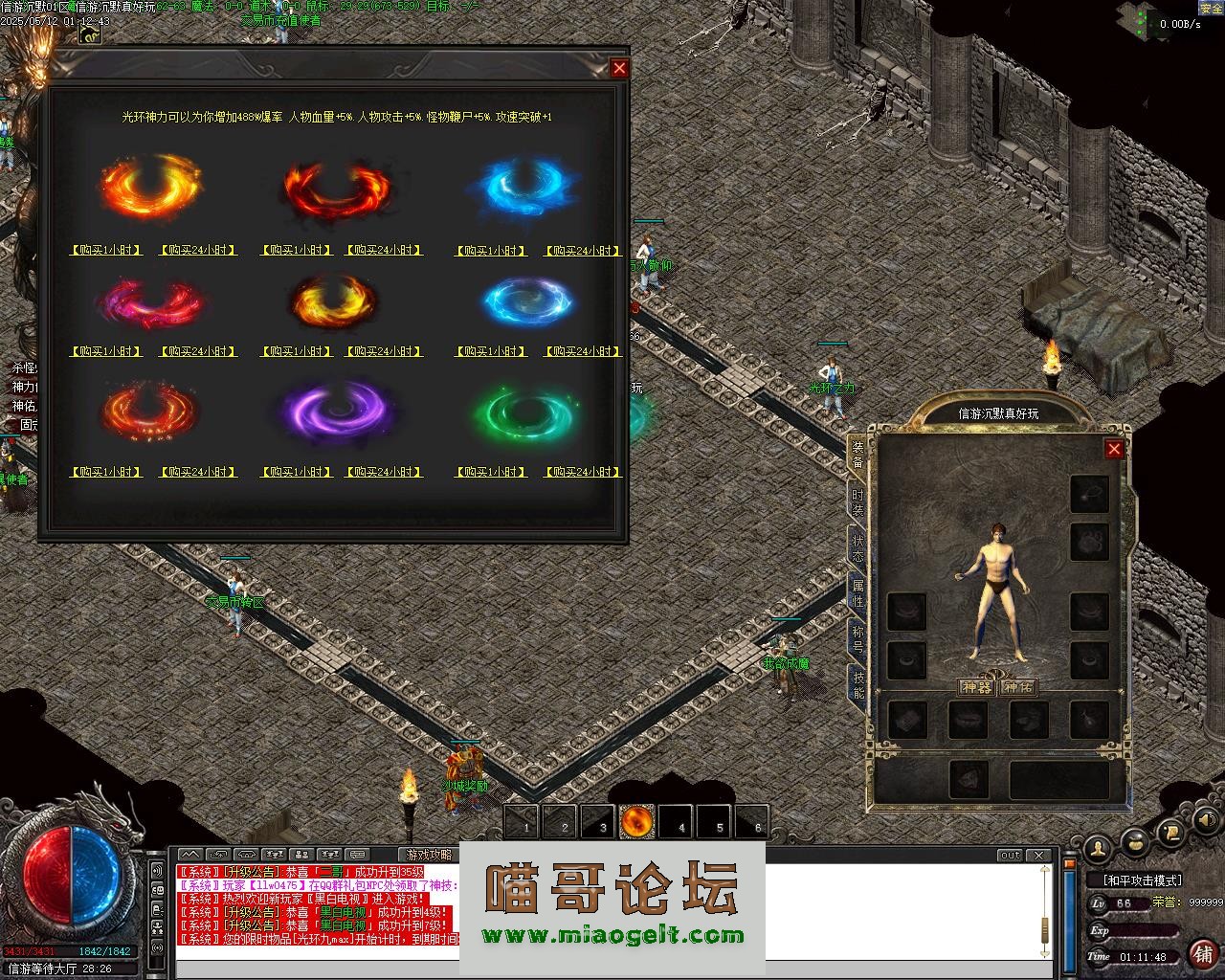Open the 状态 status tab
The height and width of the screenshot is (980, 1225).
(857, 548)
